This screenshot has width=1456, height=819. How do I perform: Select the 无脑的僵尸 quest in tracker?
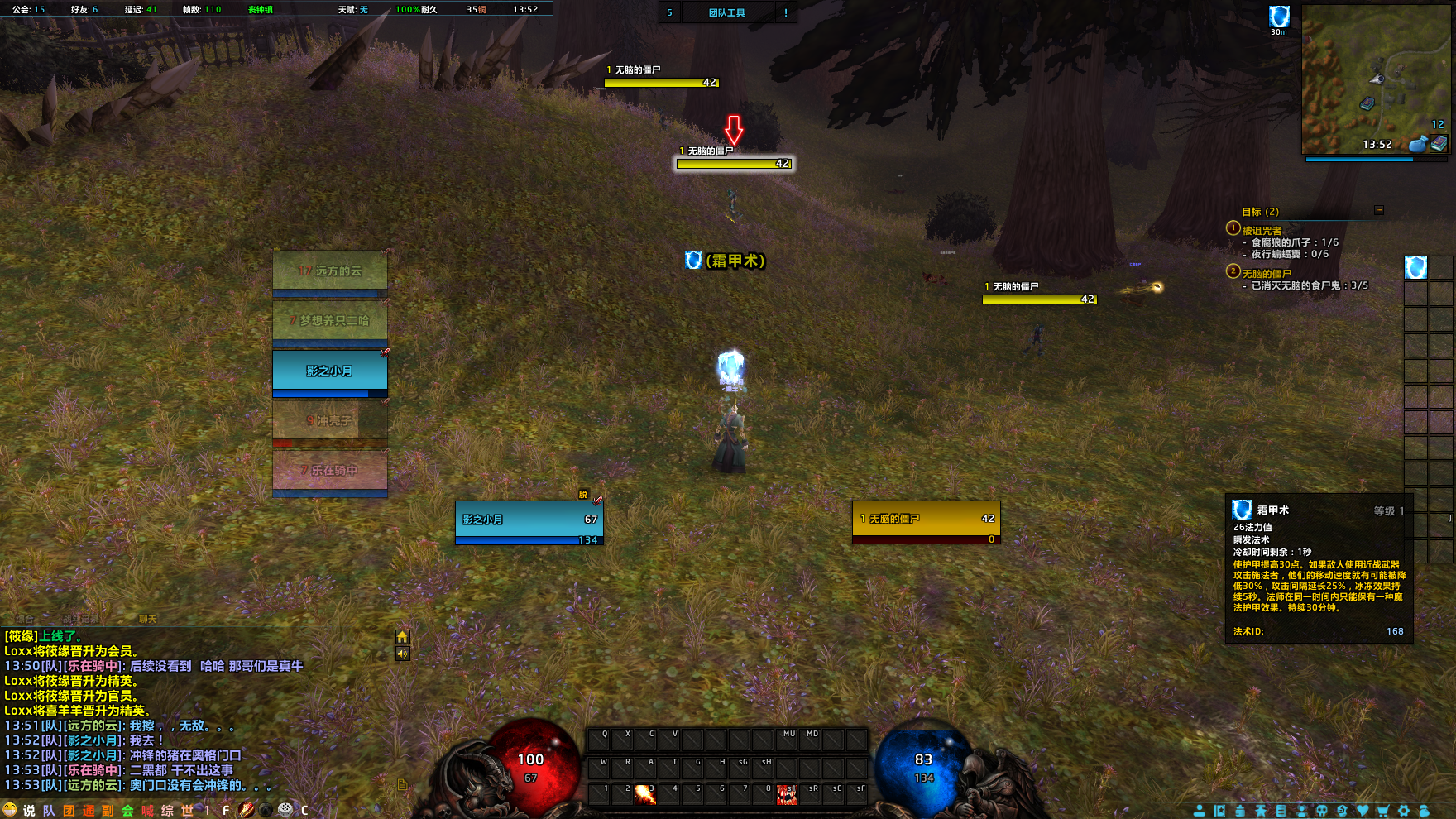(1266, 274)
